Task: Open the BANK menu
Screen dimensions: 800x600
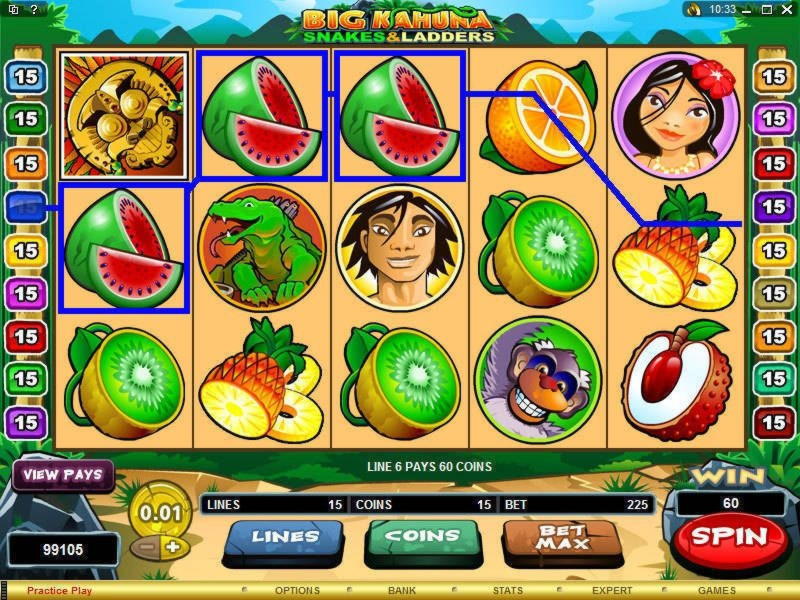Action: 402,591
